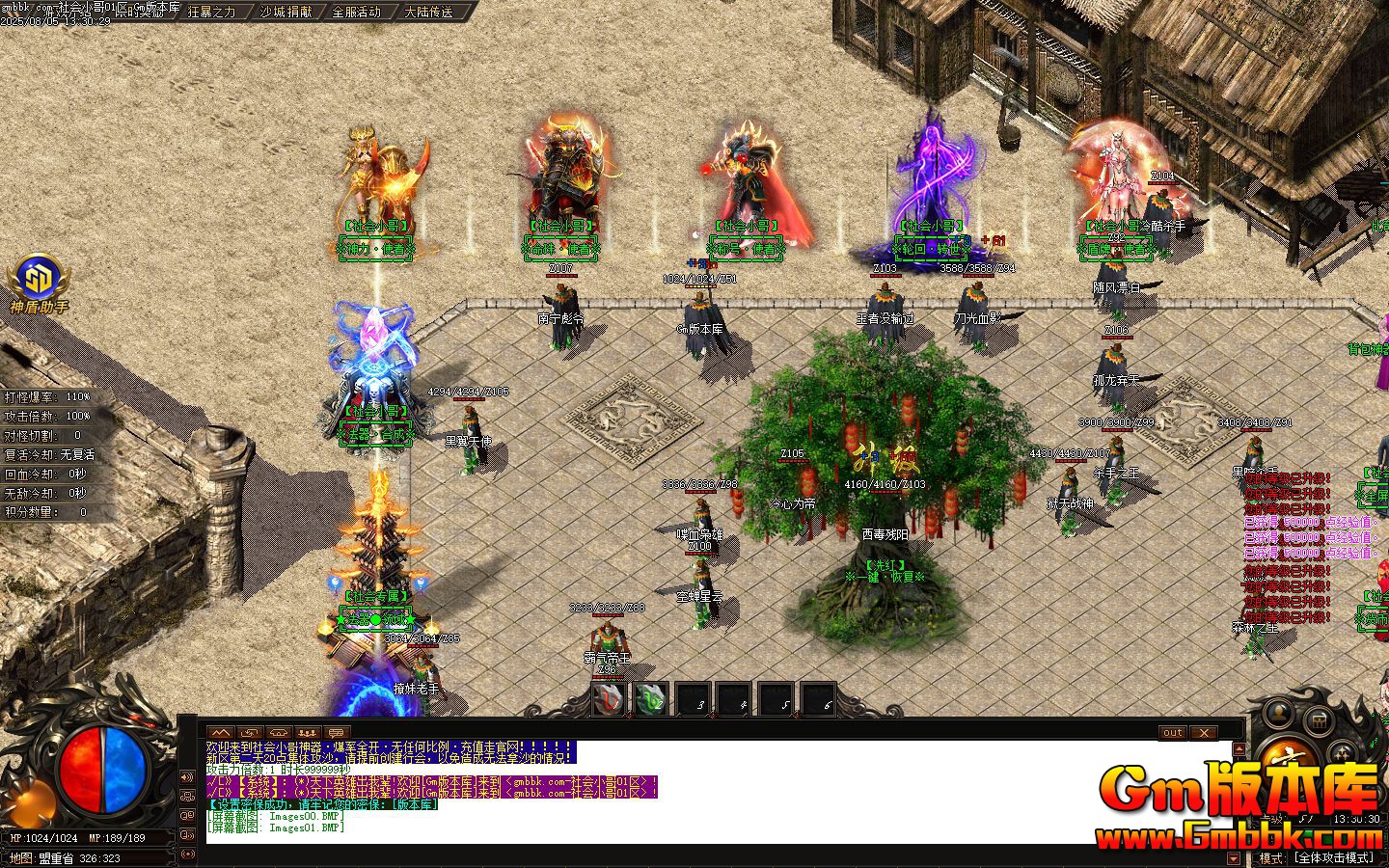This screenshot has width=1389, height=868.
Task: Click the chat panel's 'out' button
Action: pos(1172,733)
